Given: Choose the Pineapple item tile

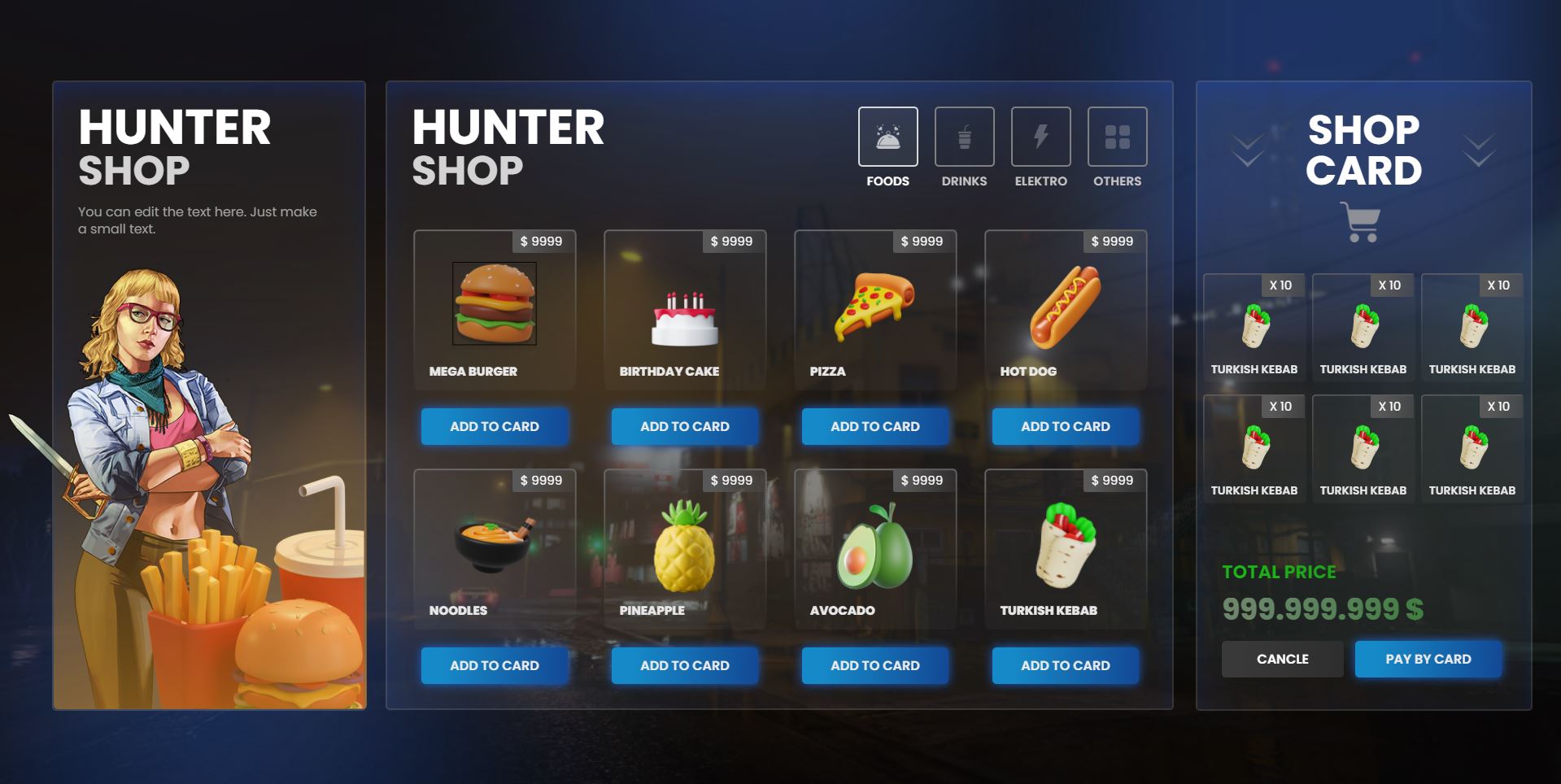Looking at the screenshot, I should click(685, 550).
